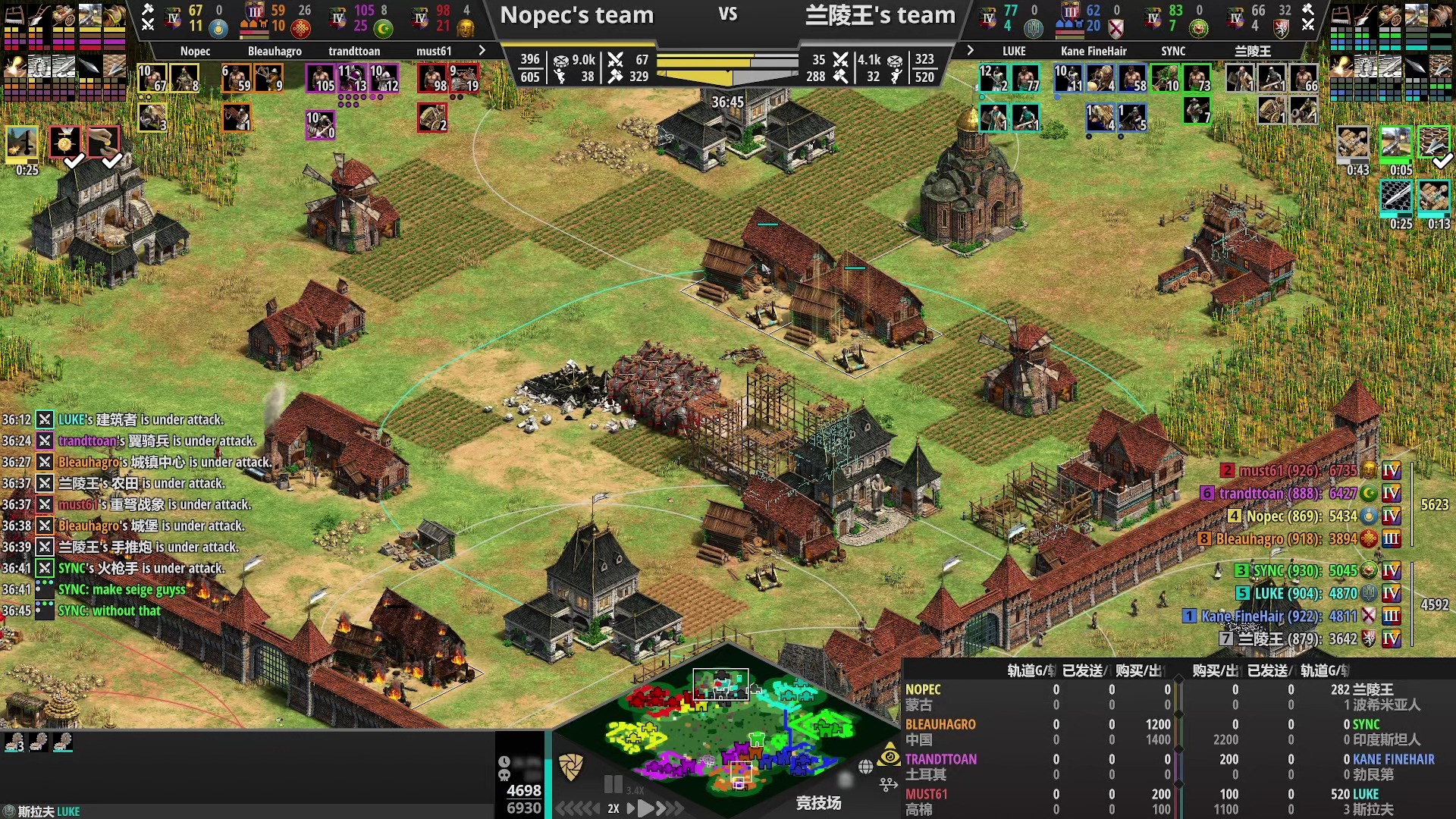Pause the replay playback
This screenshot has width=1456, height=819.
coord(613,785)
